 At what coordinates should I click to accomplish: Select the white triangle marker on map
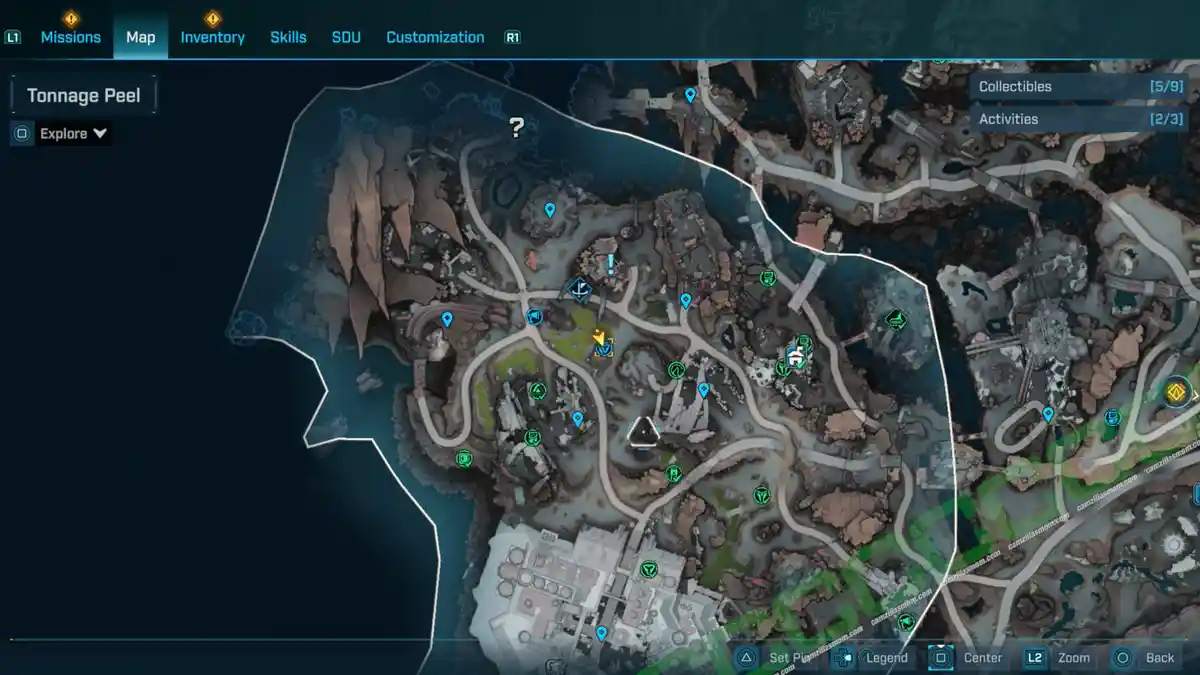tap(643, 431)
